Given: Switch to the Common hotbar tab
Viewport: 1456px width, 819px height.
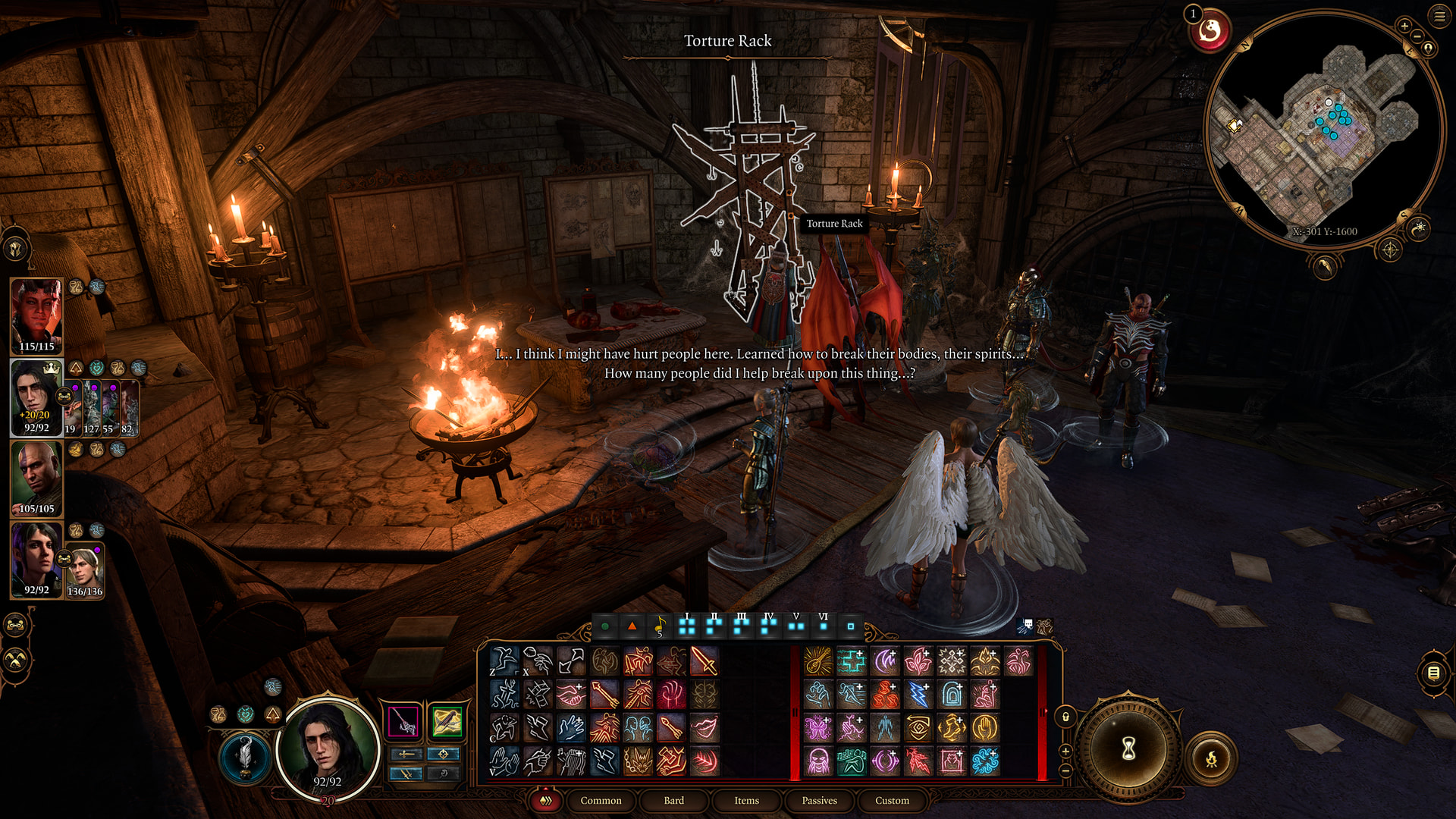Looking at the screenshot, I should point(601,800).
